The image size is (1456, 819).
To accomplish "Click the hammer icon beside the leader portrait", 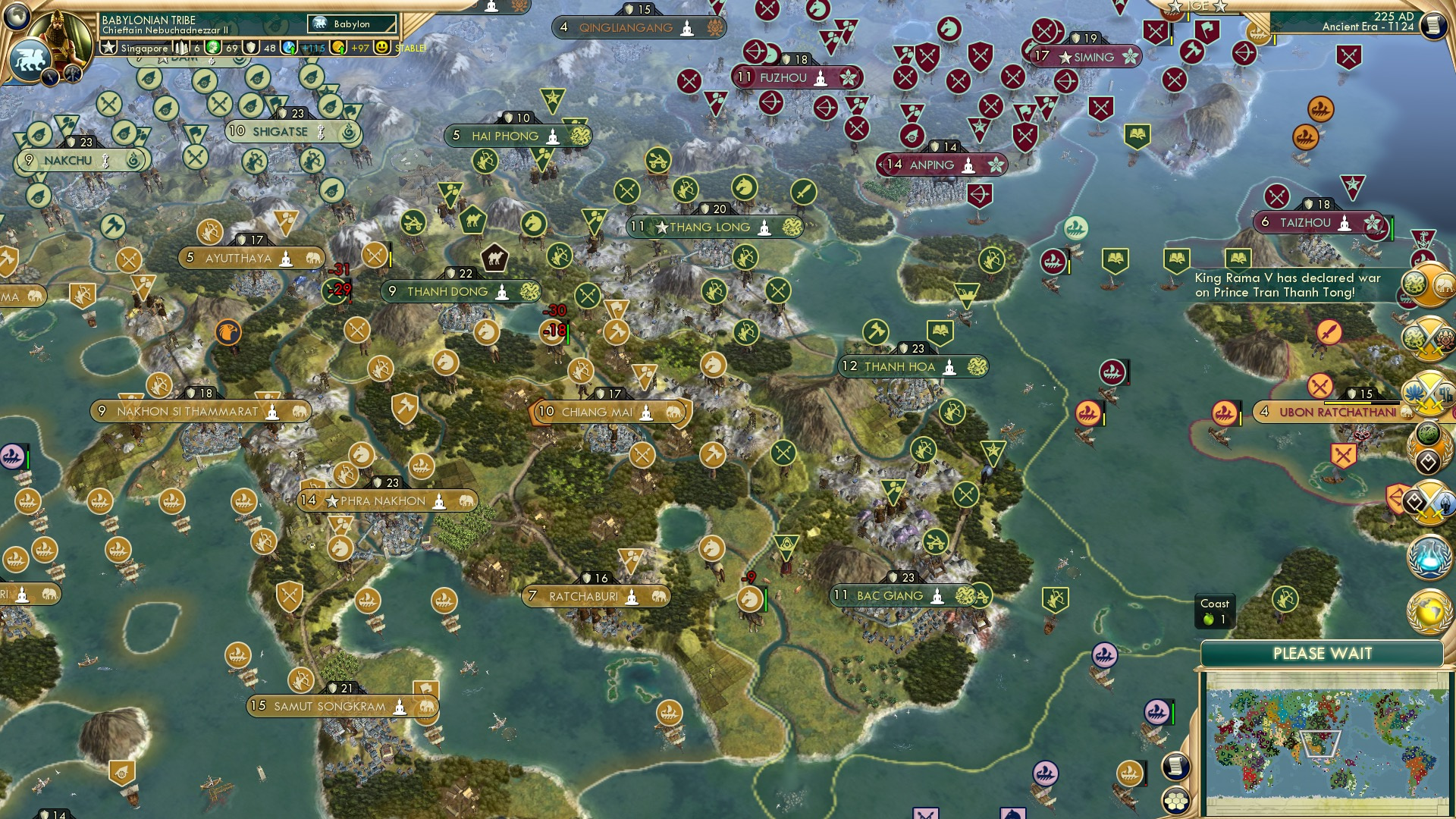I will (73, 74).
